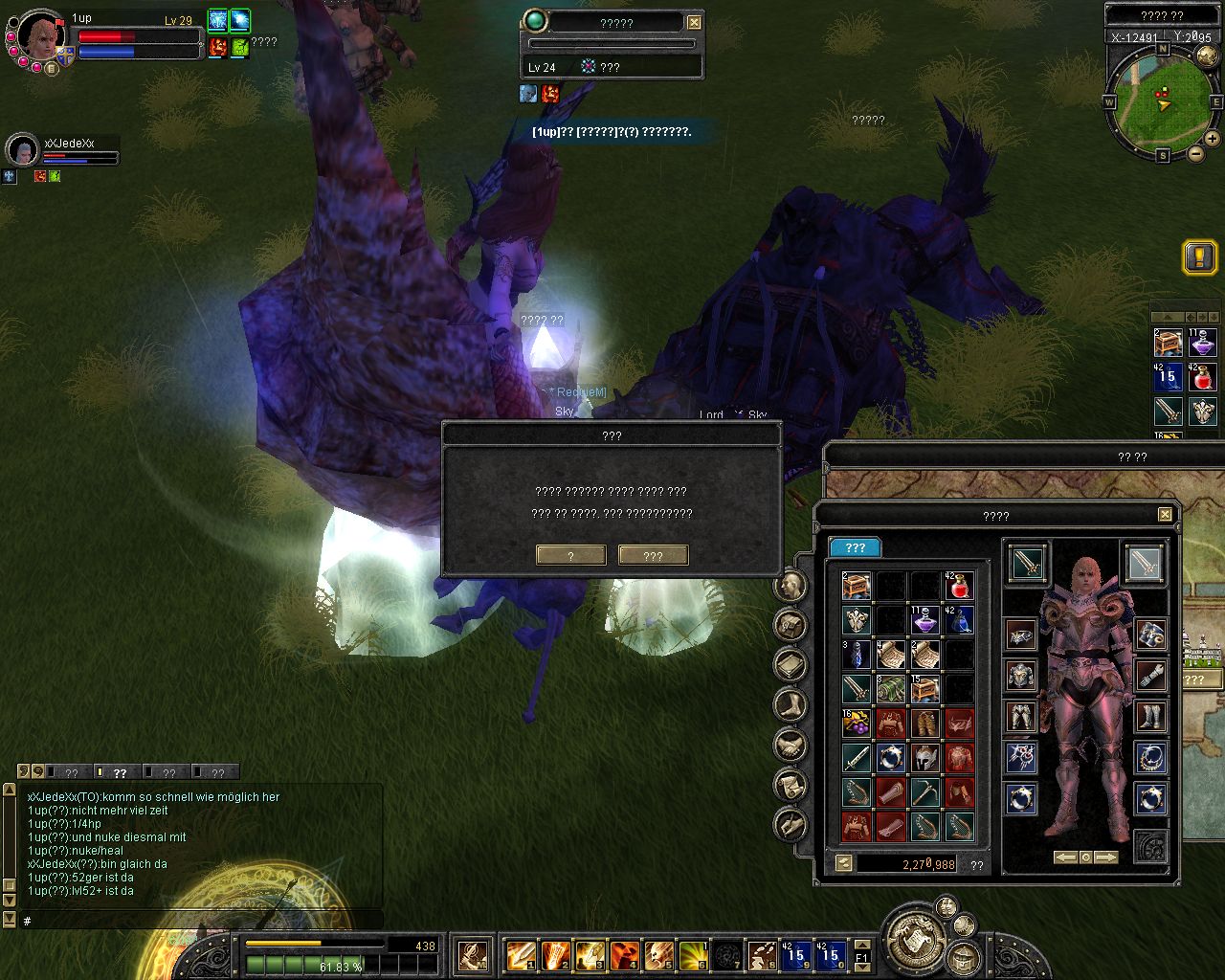Click the blue inventory tab
The image size is (1225, 980).
tap(855, 547)
